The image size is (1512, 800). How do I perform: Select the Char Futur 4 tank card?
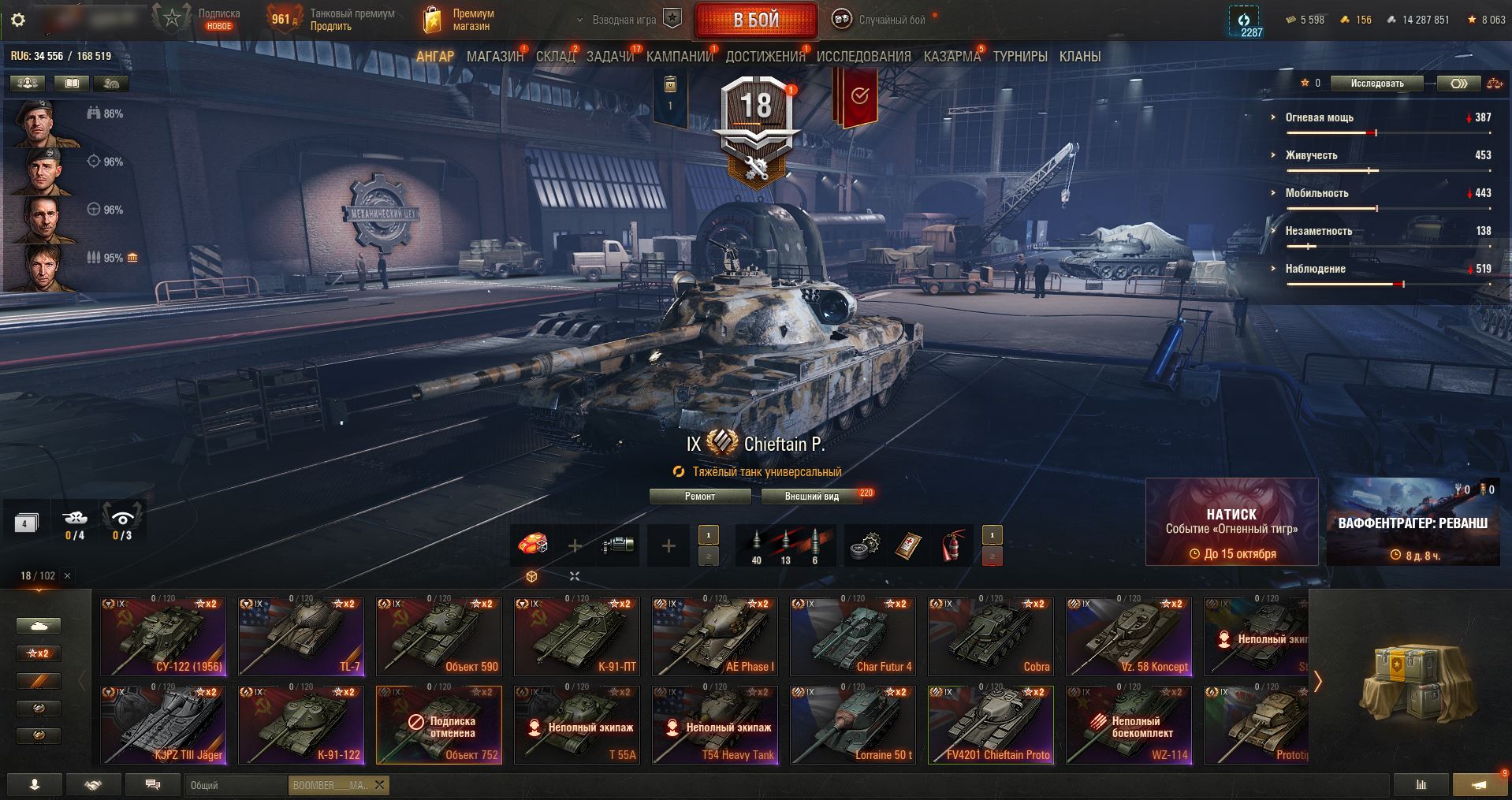point(852,637)
